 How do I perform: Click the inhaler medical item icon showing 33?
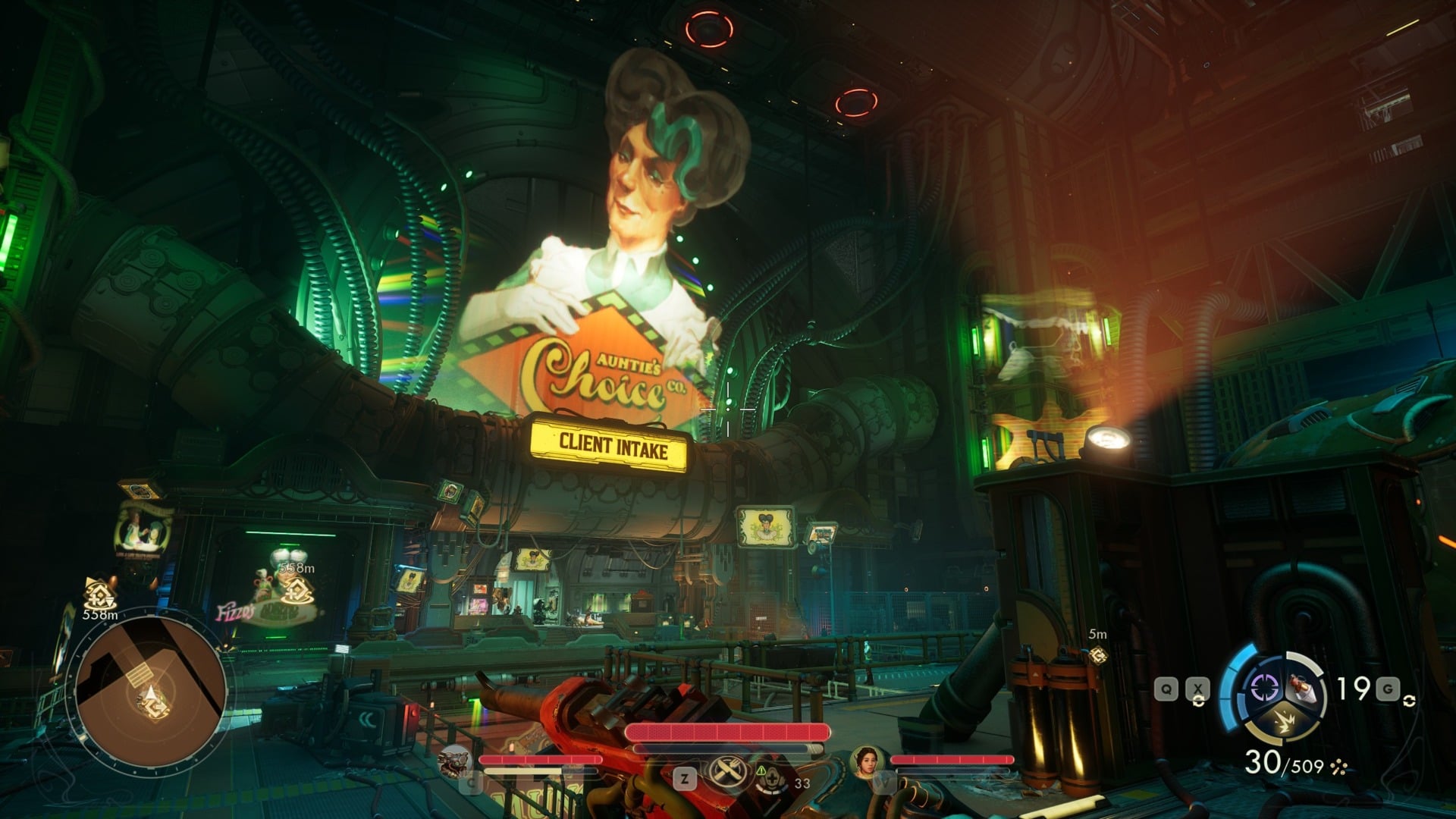click(773, 780)
